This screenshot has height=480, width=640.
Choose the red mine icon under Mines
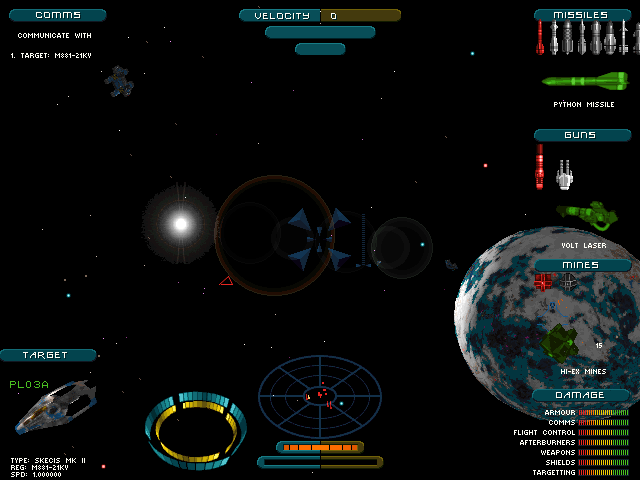tap(543, 282)
